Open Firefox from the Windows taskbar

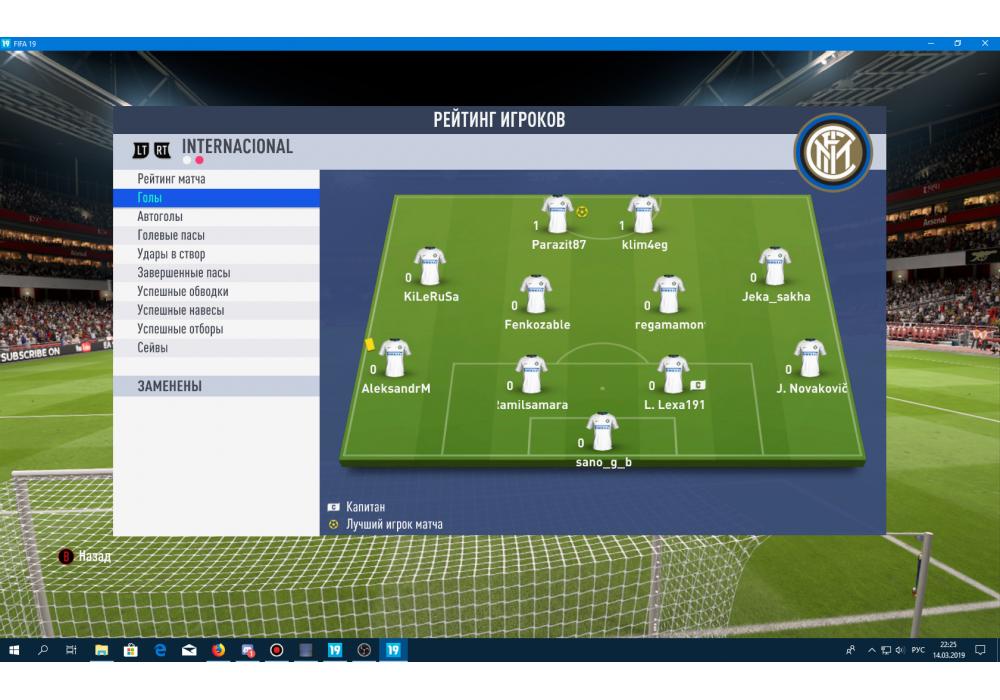pos(218,650)
